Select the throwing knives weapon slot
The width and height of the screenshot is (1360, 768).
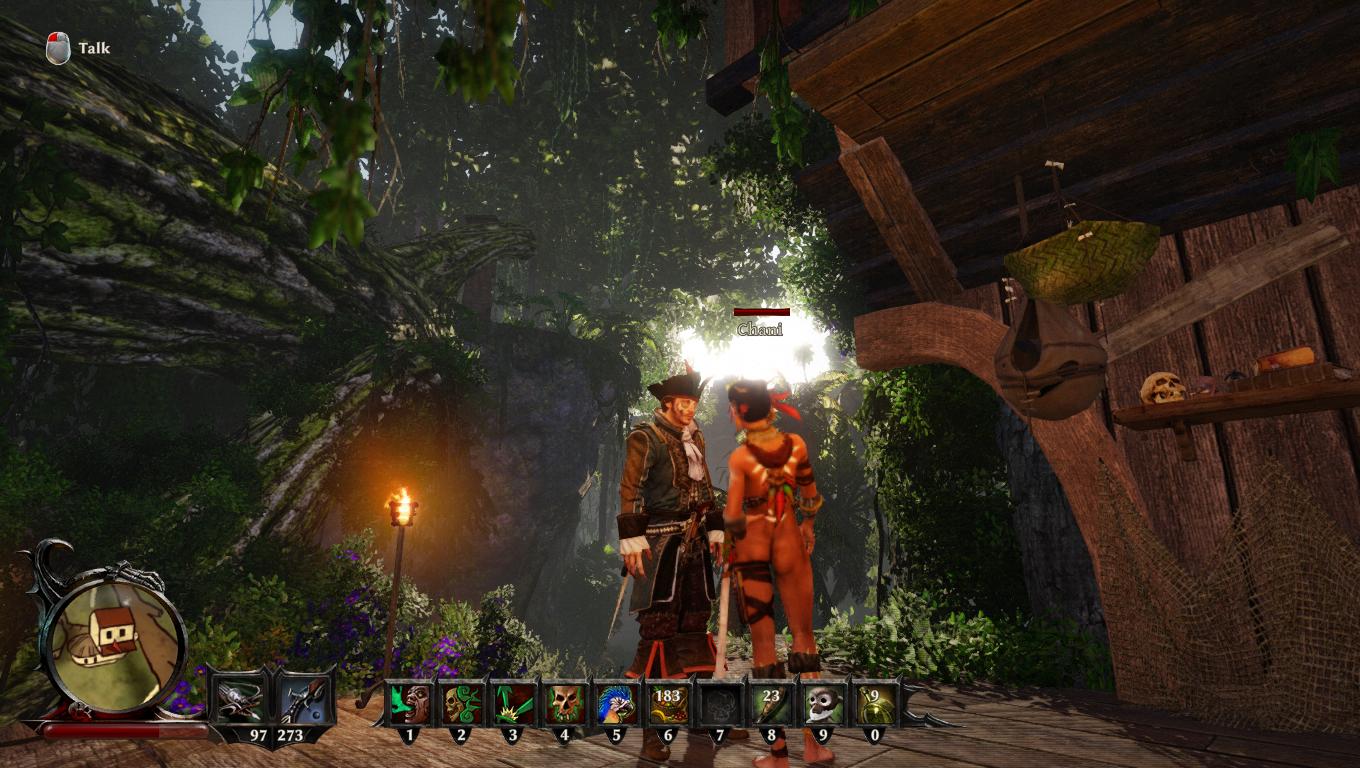point(241,699)
